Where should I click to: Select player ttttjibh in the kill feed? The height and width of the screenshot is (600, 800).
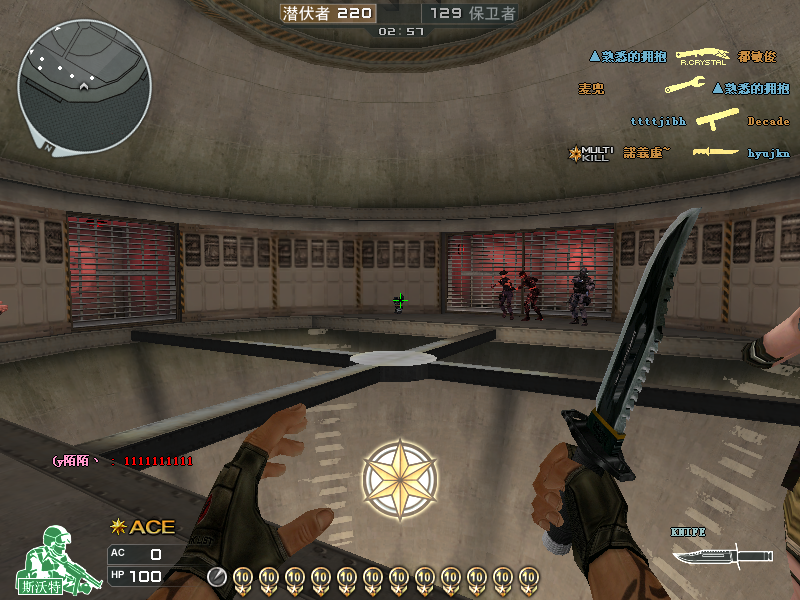pos(658,121)
